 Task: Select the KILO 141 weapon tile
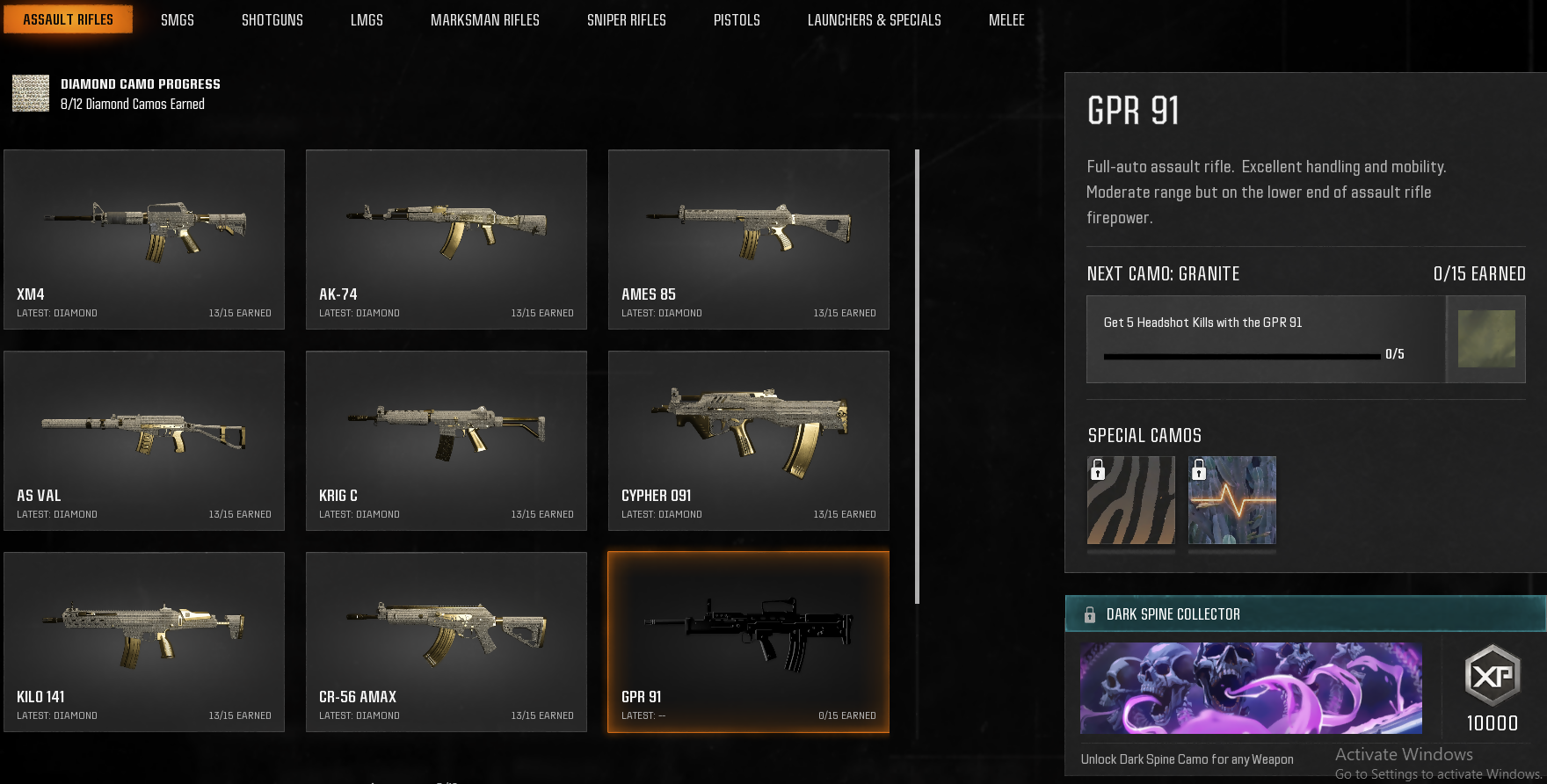point(144,642)
